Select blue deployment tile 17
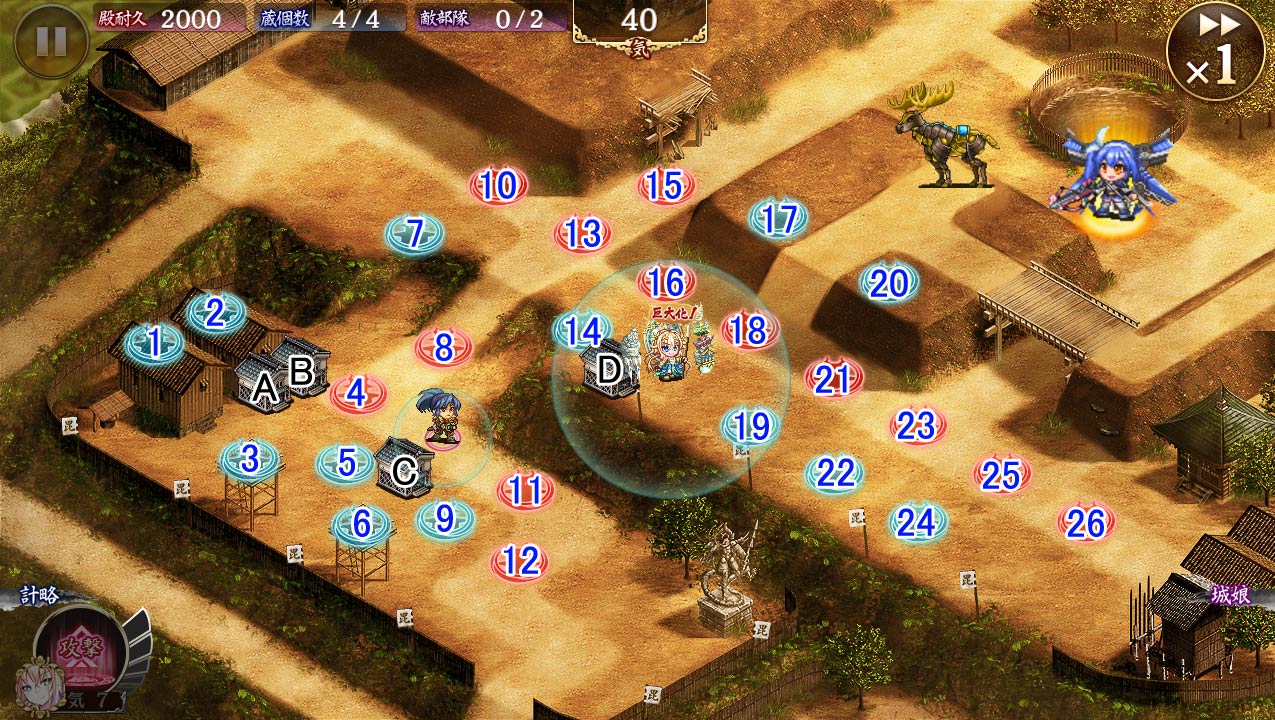This screenshot has height=720, width=1275. [778, 219]
